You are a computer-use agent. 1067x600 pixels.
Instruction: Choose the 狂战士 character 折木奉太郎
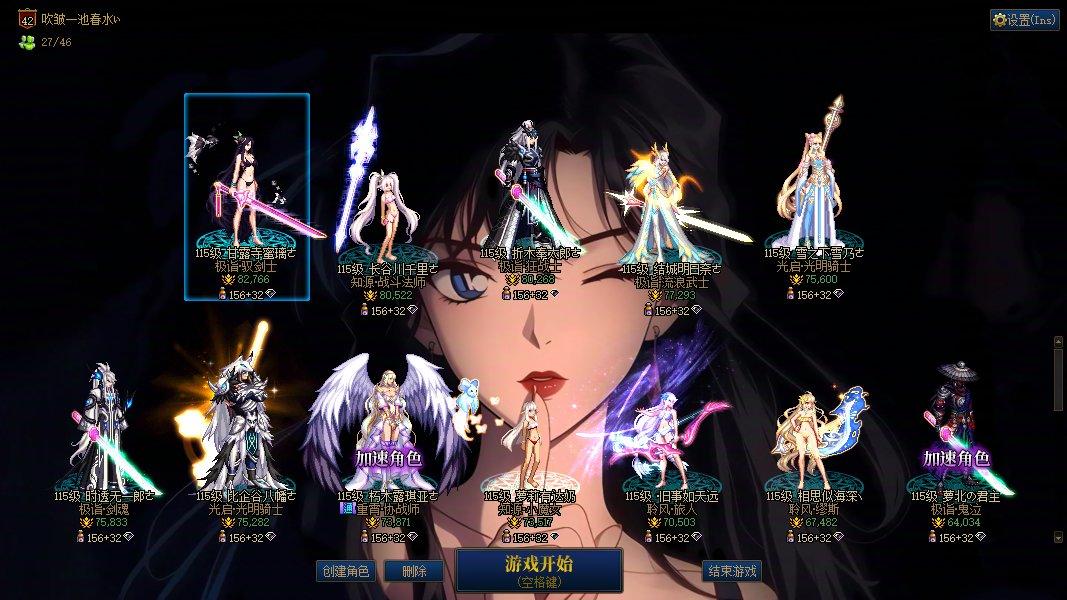(x=530, y=195)
